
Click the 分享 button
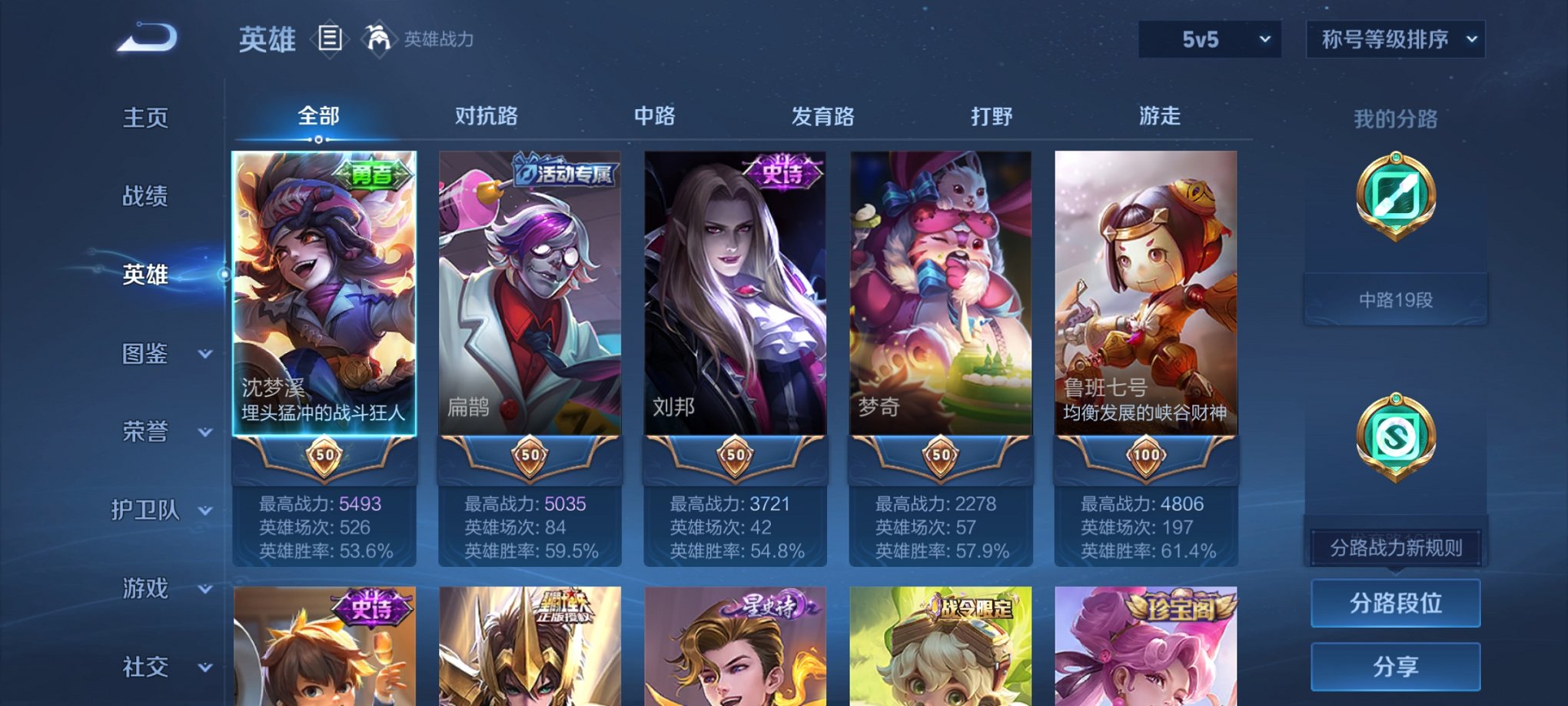tap(1395, 665)
